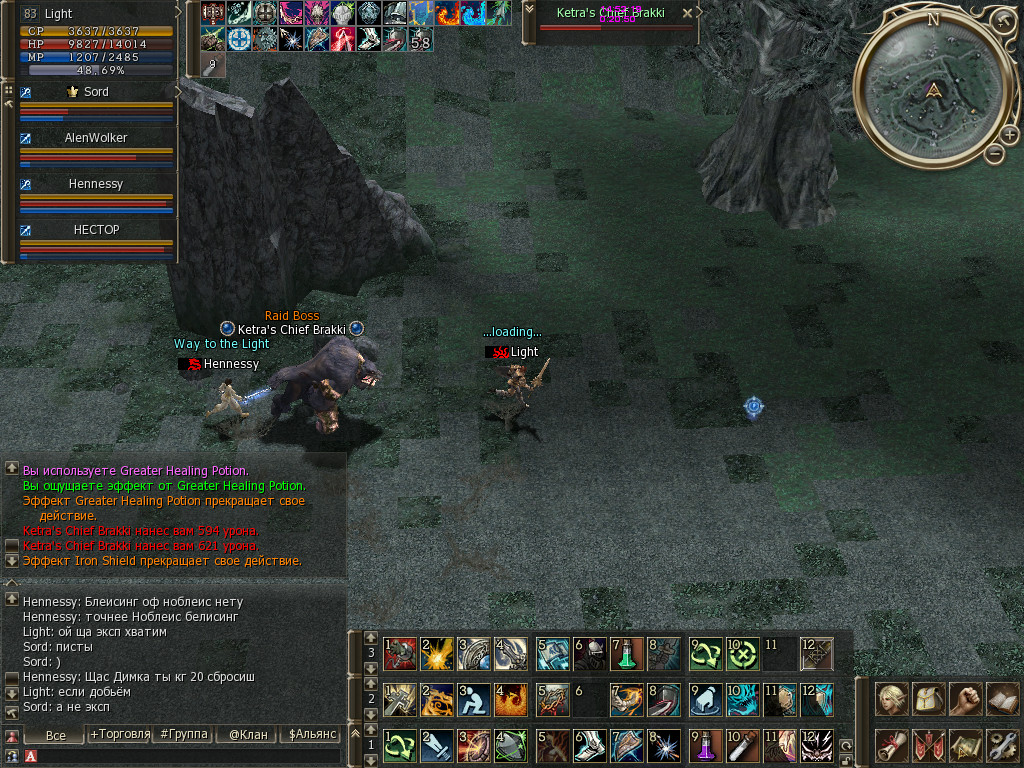
Task: Target party member Hennessy in the party list
Action: (96, 184)
